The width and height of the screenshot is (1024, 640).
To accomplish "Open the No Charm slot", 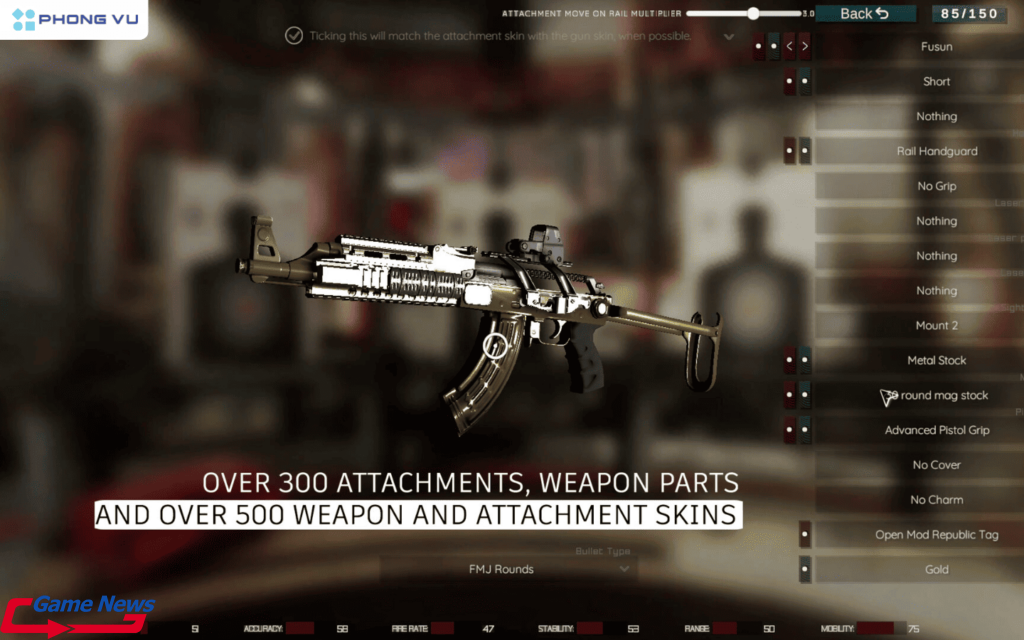I will click(x=936, y=500).
